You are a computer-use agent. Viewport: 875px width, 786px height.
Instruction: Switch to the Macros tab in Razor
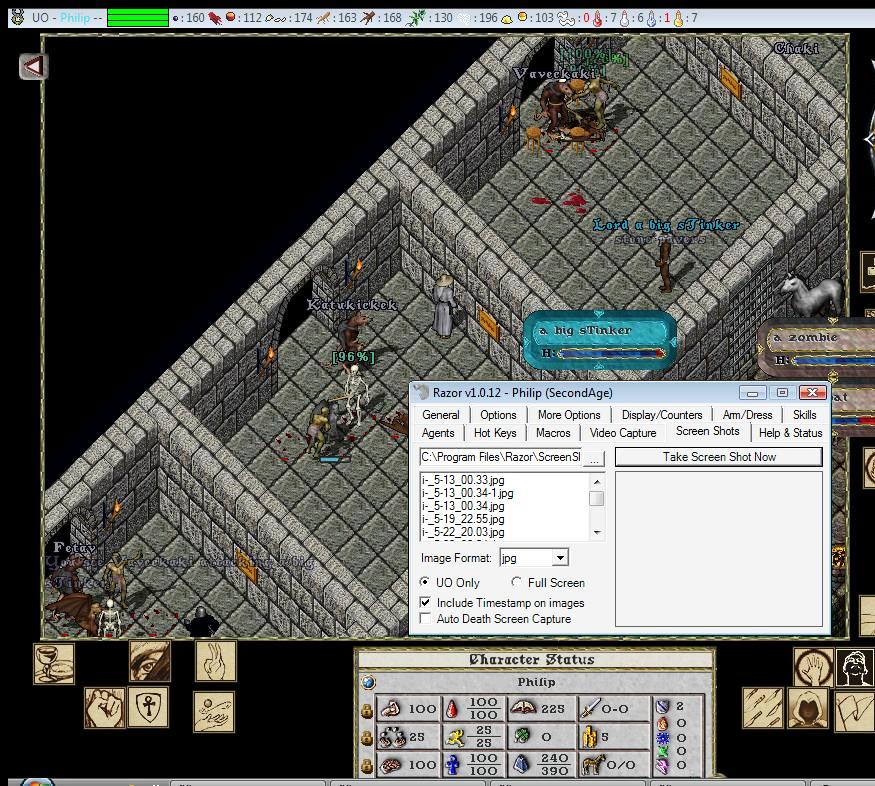(x=553, y=433)
